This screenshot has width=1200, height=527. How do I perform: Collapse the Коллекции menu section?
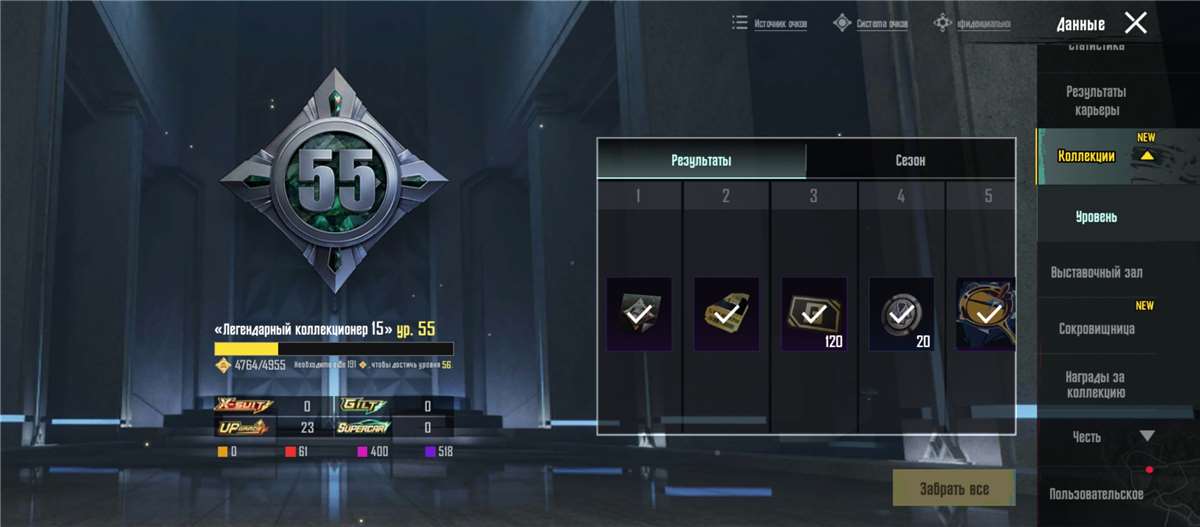(1147, 155)
